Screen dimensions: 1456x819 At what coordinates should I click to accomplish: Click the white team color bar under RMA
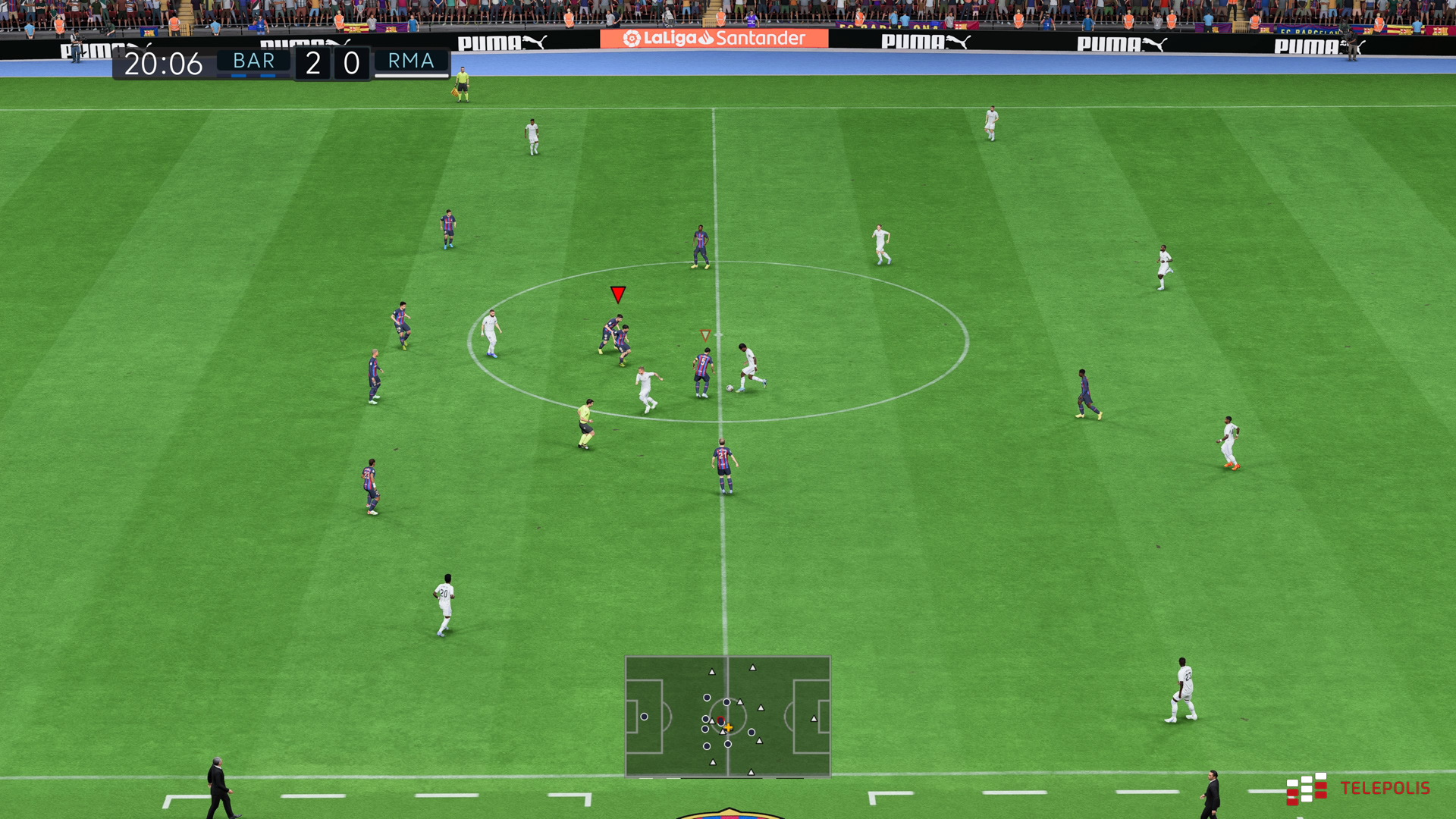[x=411, y=77]
